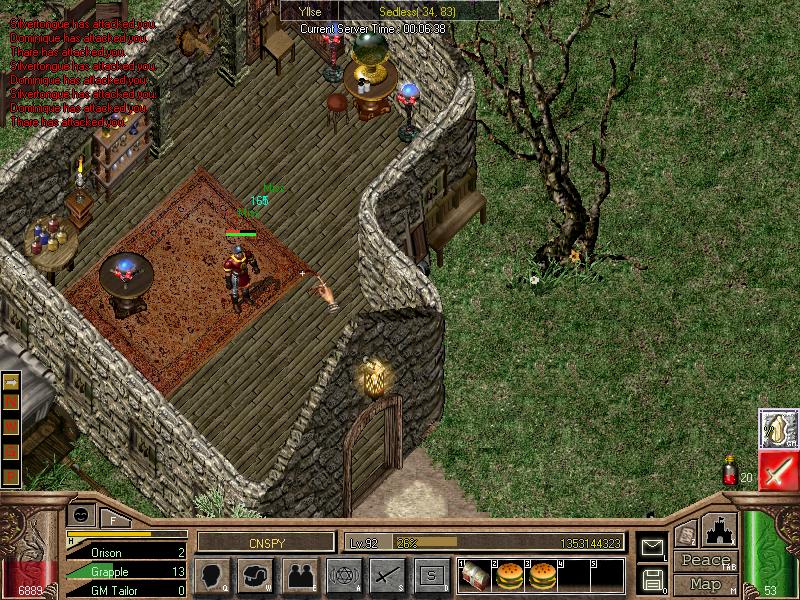Image resolution: width=800 pixels, height=600 pixels.
Task: Use the red potion with count 20
Action: pos(731,470)
